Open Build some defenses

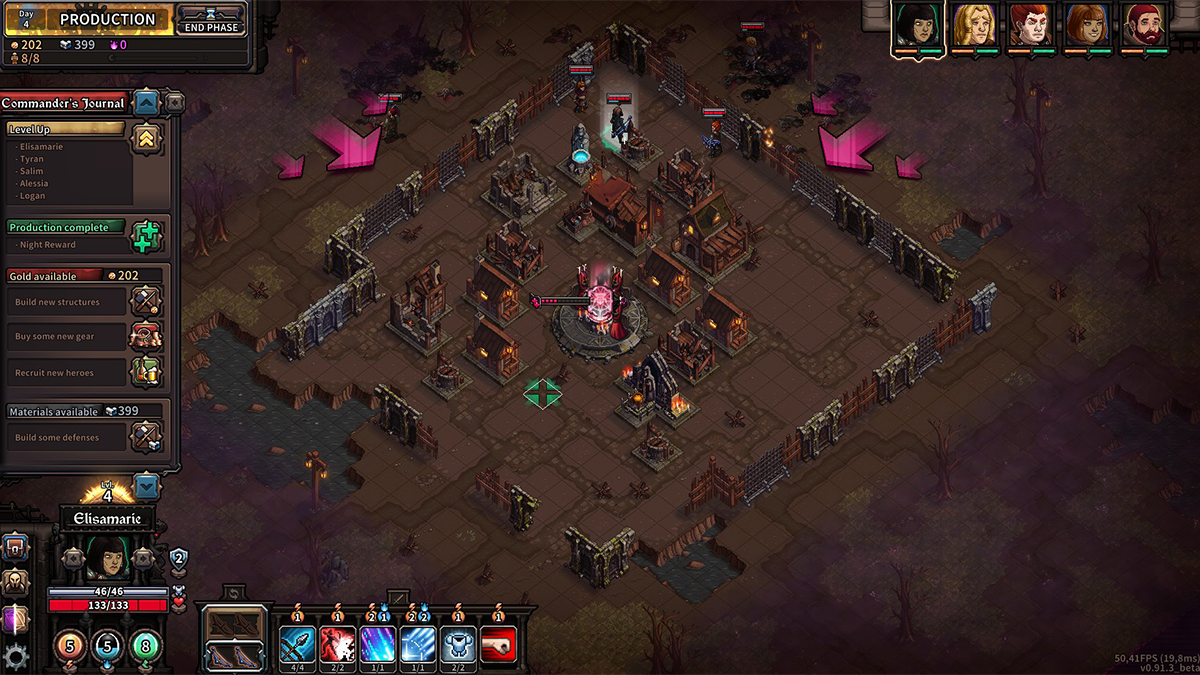146,437
